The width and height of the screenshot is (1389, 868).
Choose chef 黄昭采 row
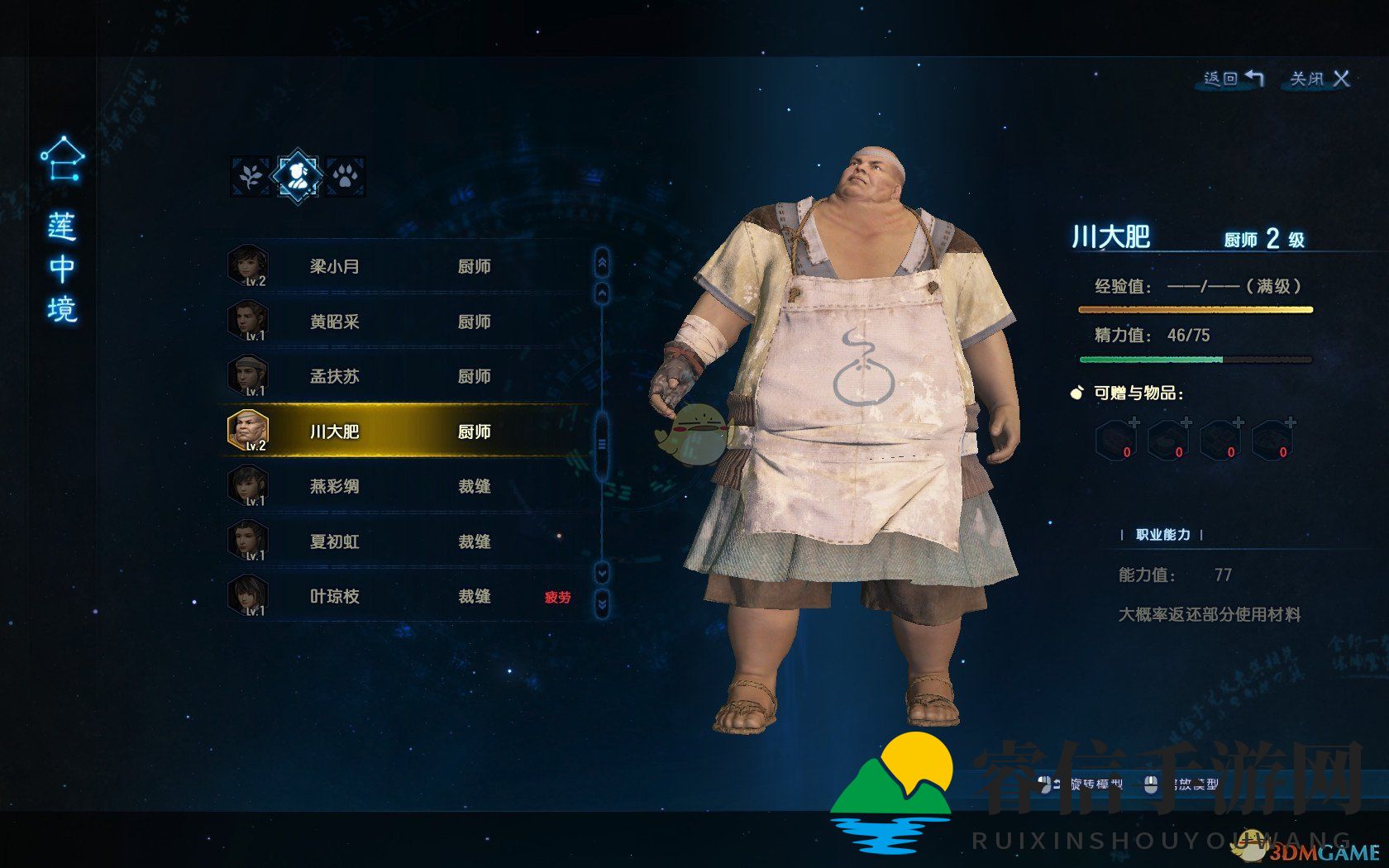coord(405,322)
